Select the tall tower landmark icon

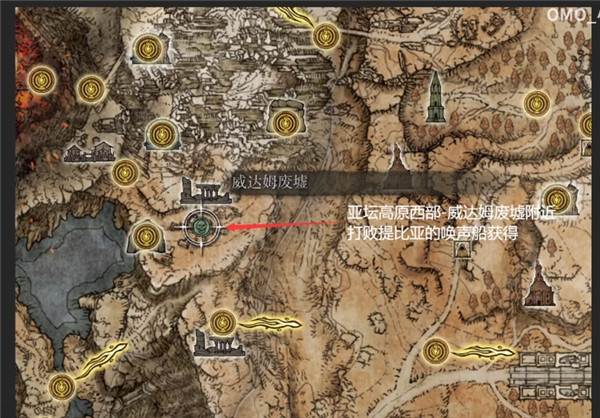(434, 98)
